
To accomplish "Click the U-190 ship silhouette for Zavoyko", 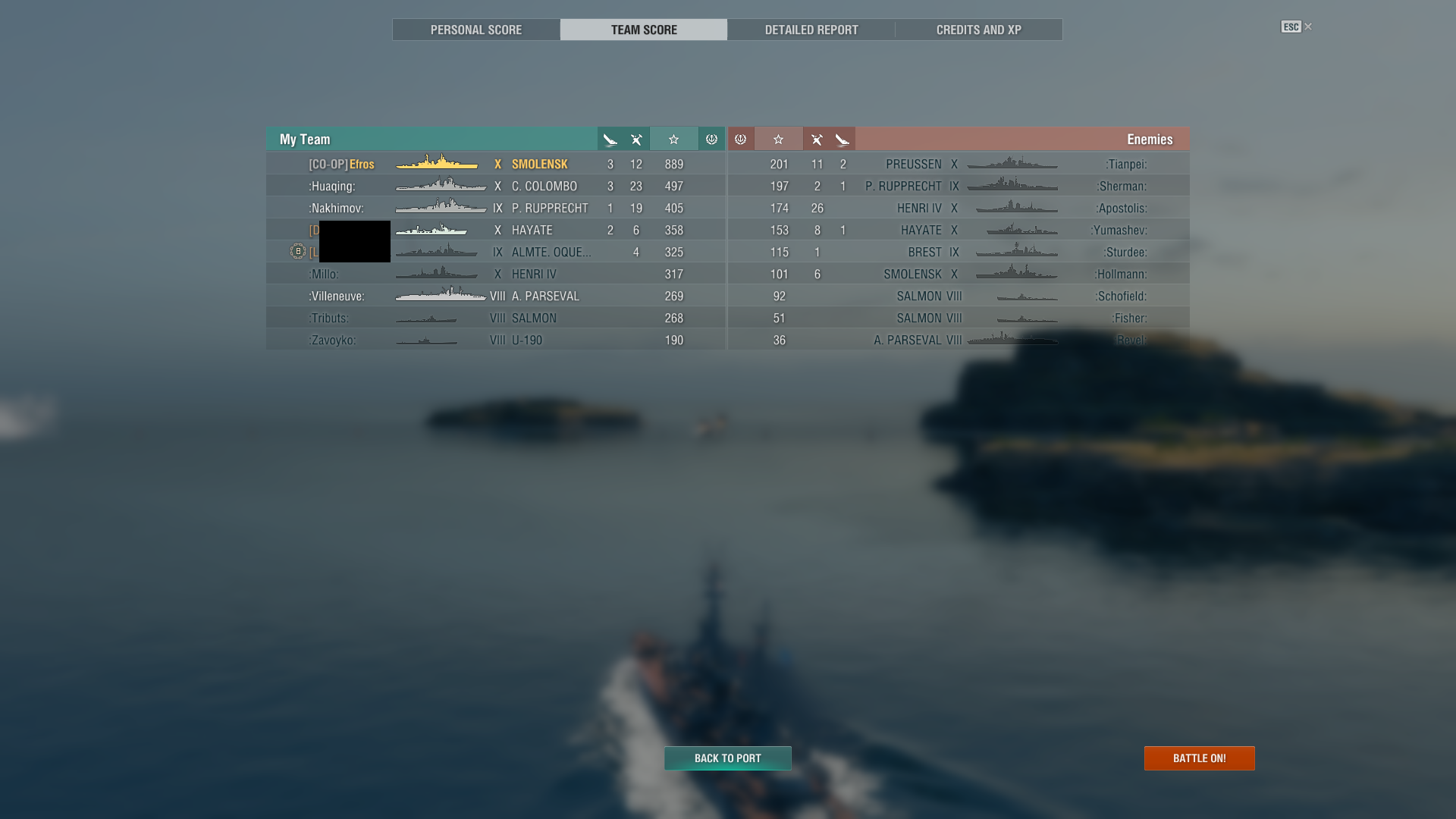I will click(x=427, y=340).
